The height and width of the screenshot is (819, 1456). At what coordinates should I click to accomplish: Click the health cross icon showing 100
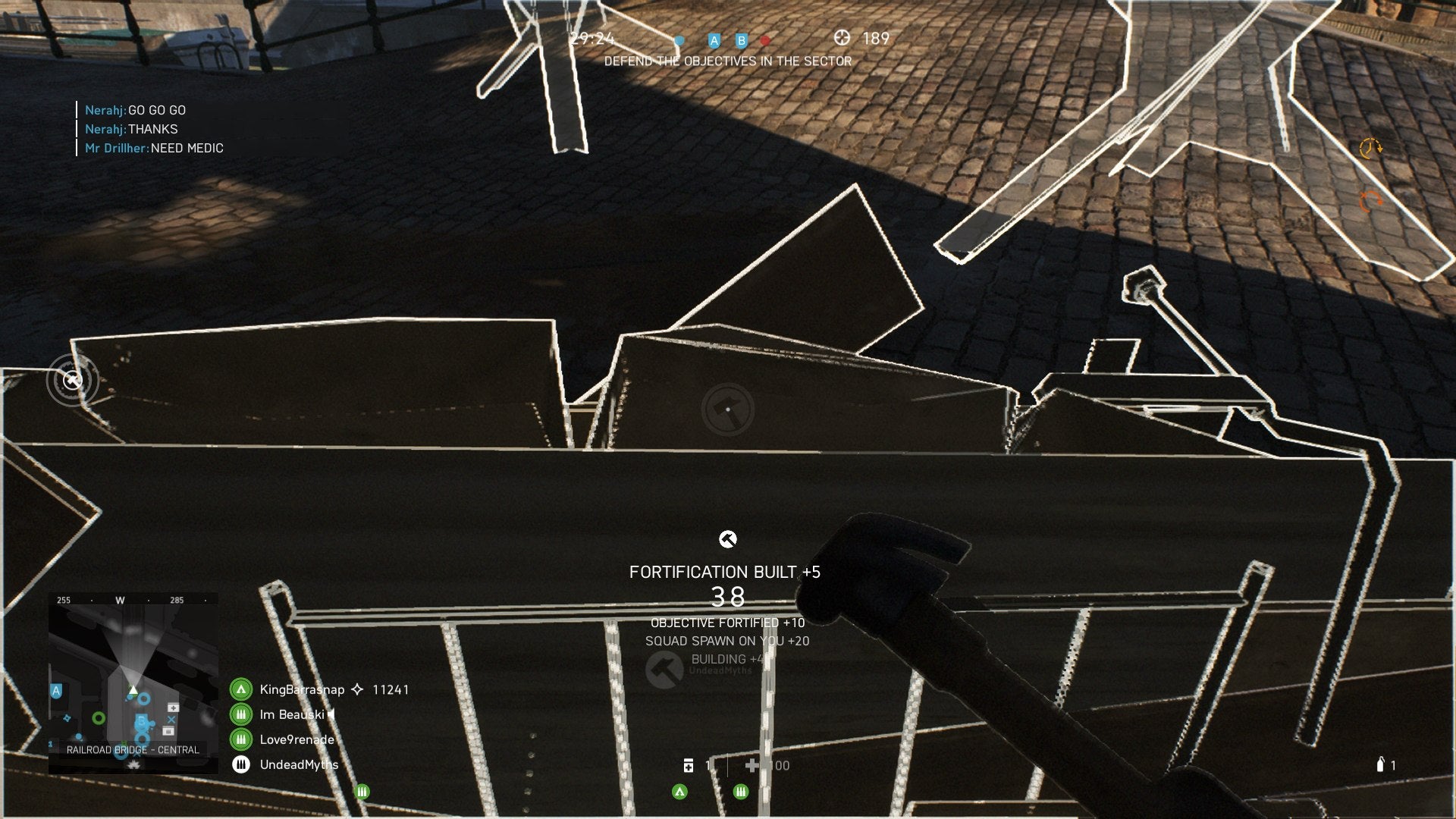pyautogui.click(x=754, y=765)
